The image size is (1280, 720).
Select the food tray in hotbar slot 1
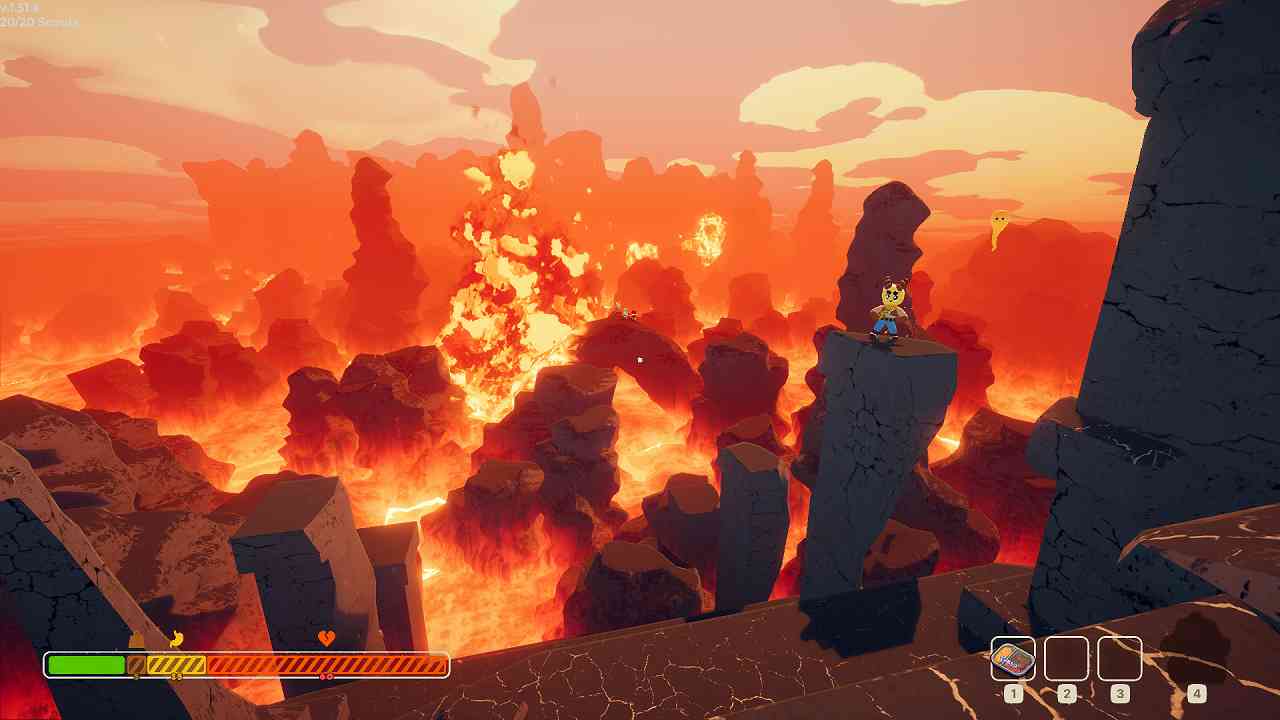coord(1012,658)
